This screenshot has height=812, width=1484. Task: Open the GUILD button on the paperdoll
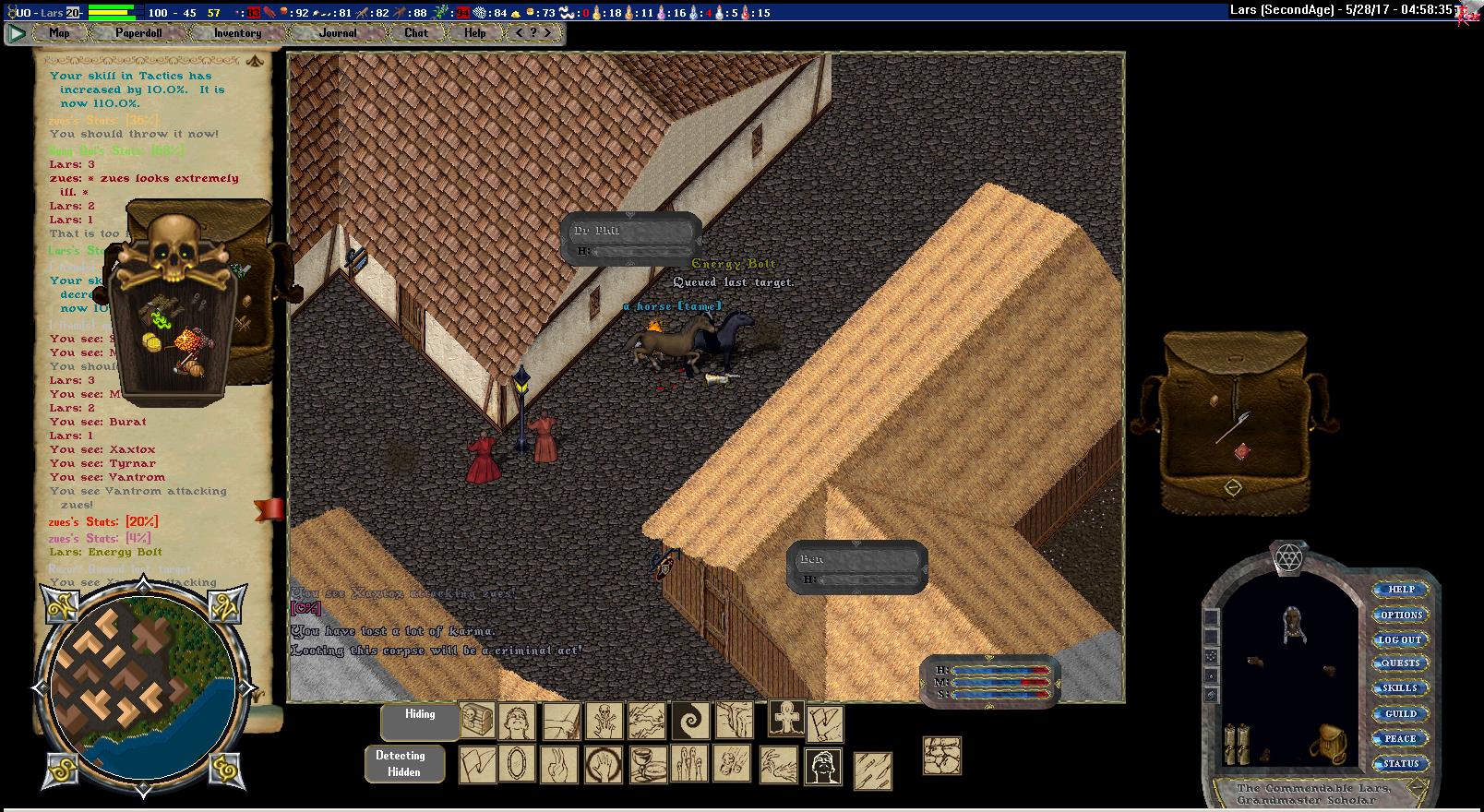click(x=1399, y=713)
